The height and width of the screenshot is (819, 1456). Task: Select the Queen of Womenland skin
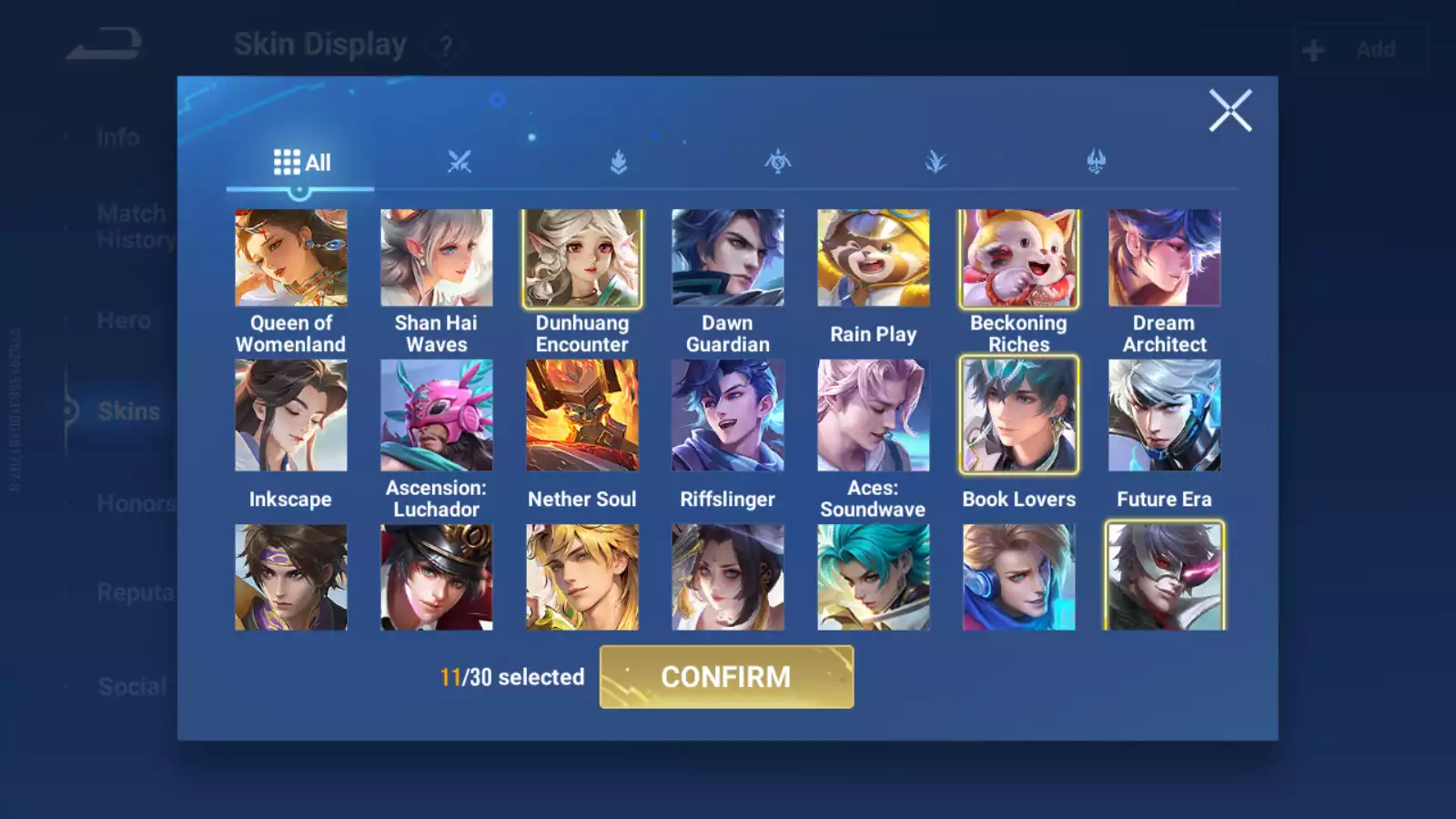click(x=291, y=258)
